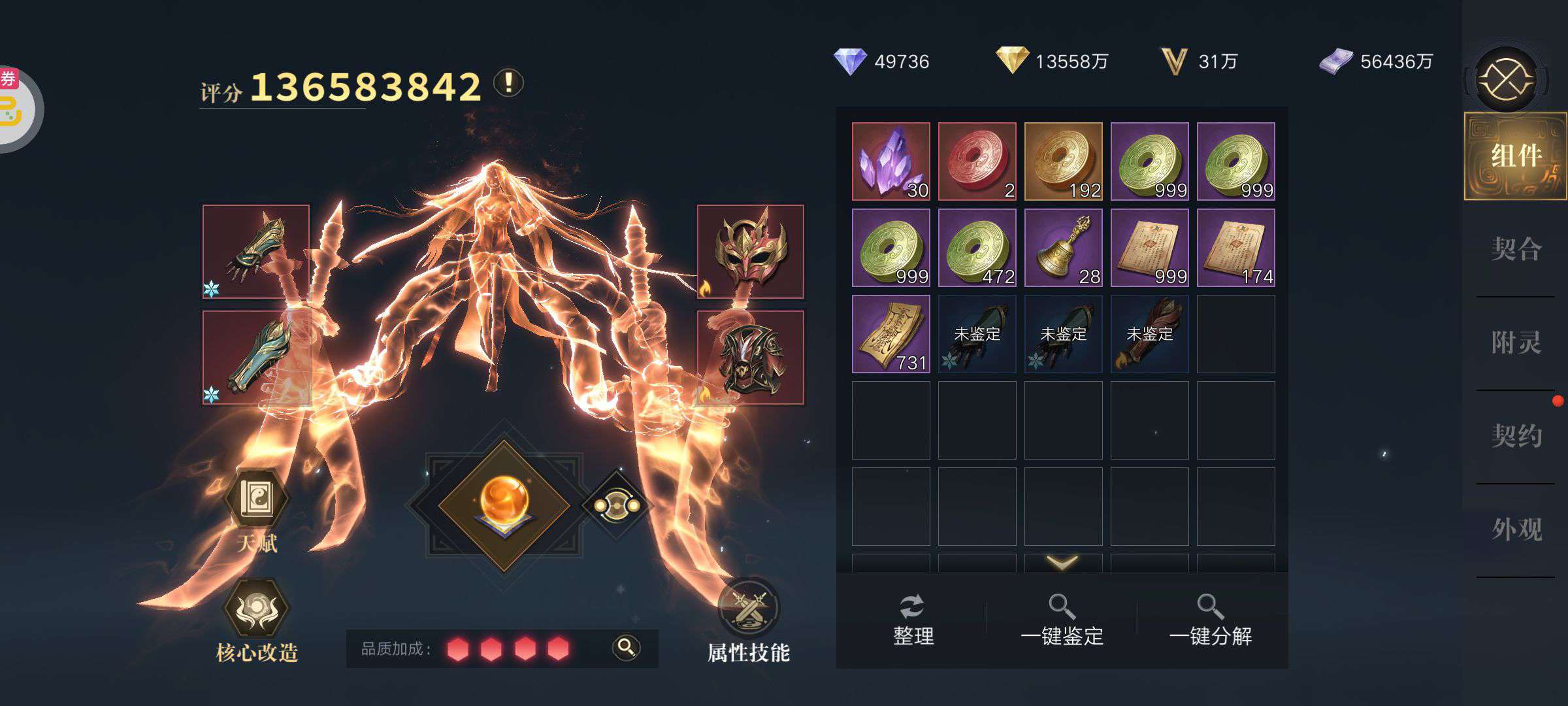This screenshot has height=706, width=1568.
Task: Pick the red jade disc slot
Action: [977, 161]
